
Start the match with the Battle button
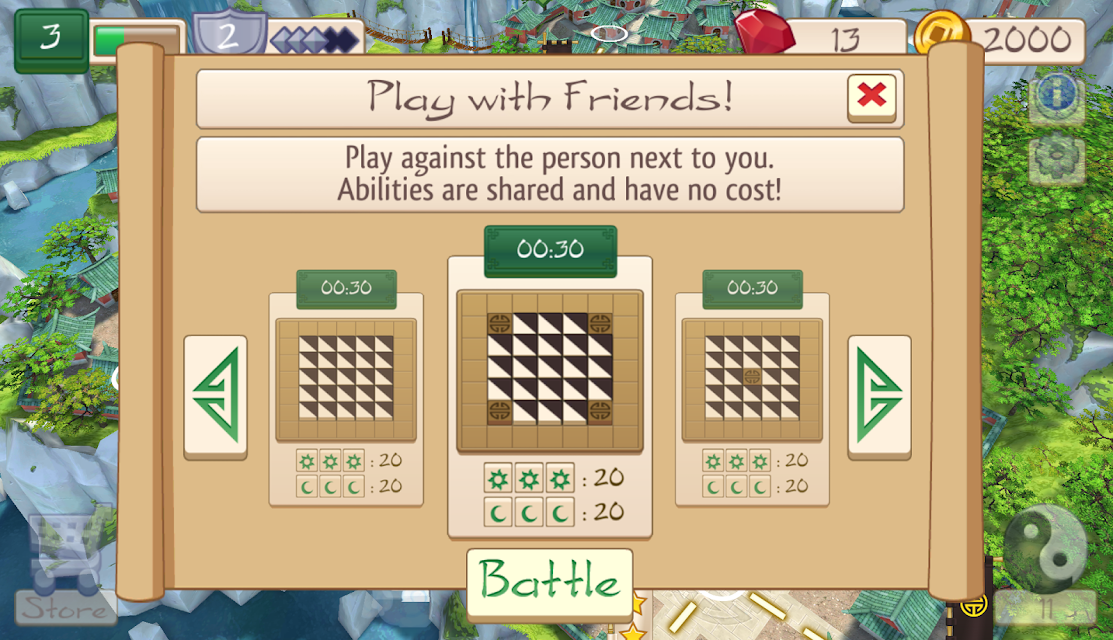(x=549, y=581)
